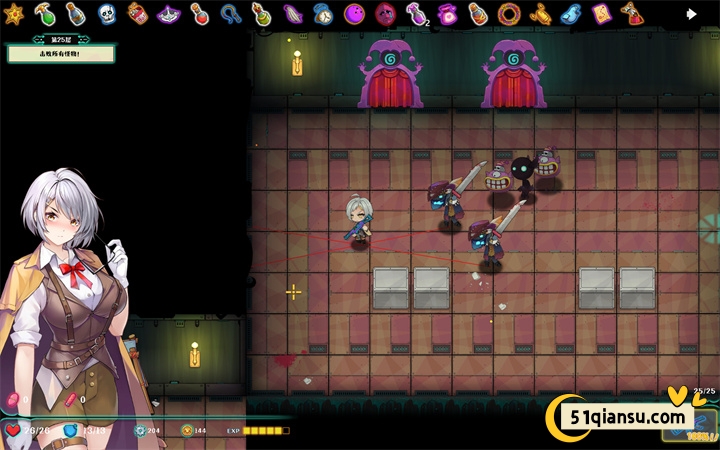This screenshot has width=720, height=450.
Task: Select the blue pocket watch item
Action: tap(323, 13)
